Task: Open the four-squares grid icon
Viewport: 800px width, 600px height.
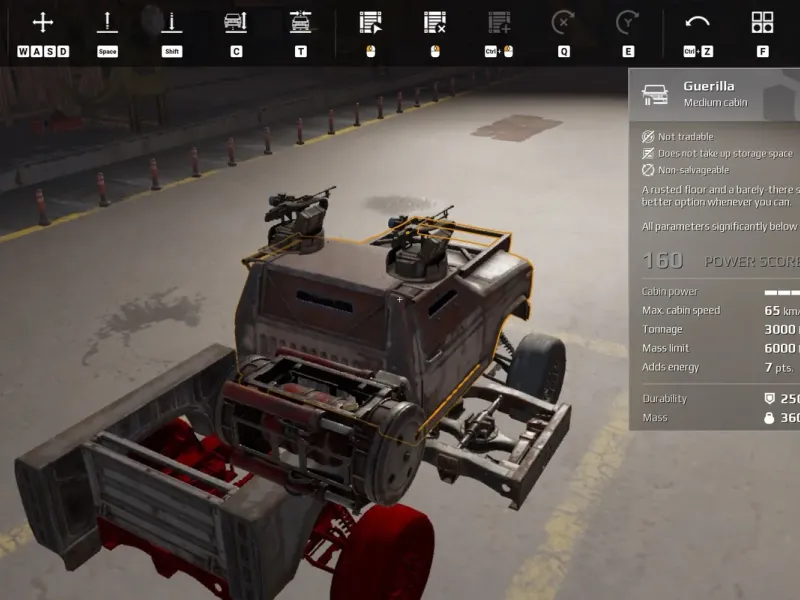Action: (x=762, y=22)
